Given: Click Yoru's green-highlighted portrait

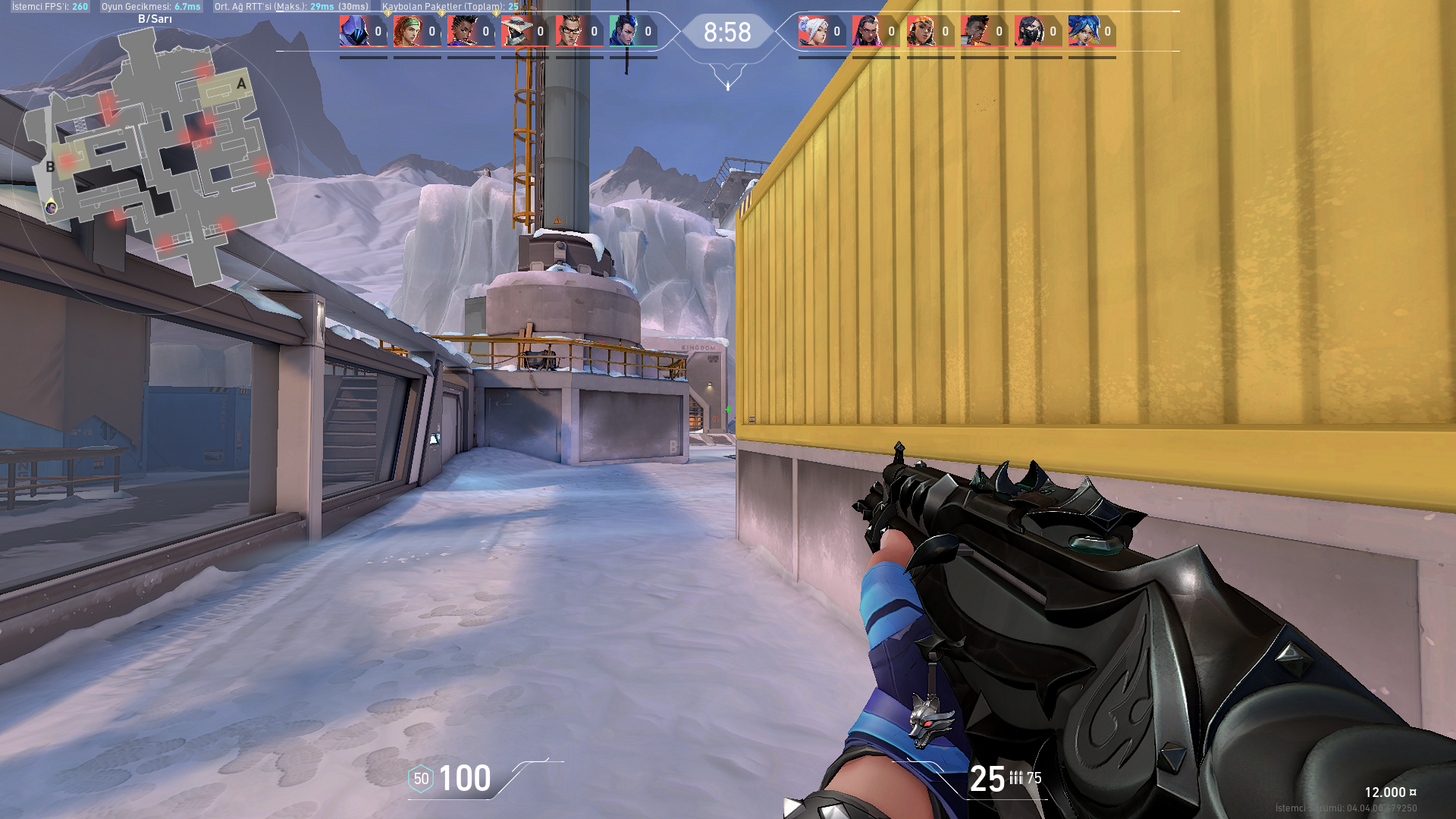Looking at the screenshot, I should pyautogui.click(x=623, y=31).
